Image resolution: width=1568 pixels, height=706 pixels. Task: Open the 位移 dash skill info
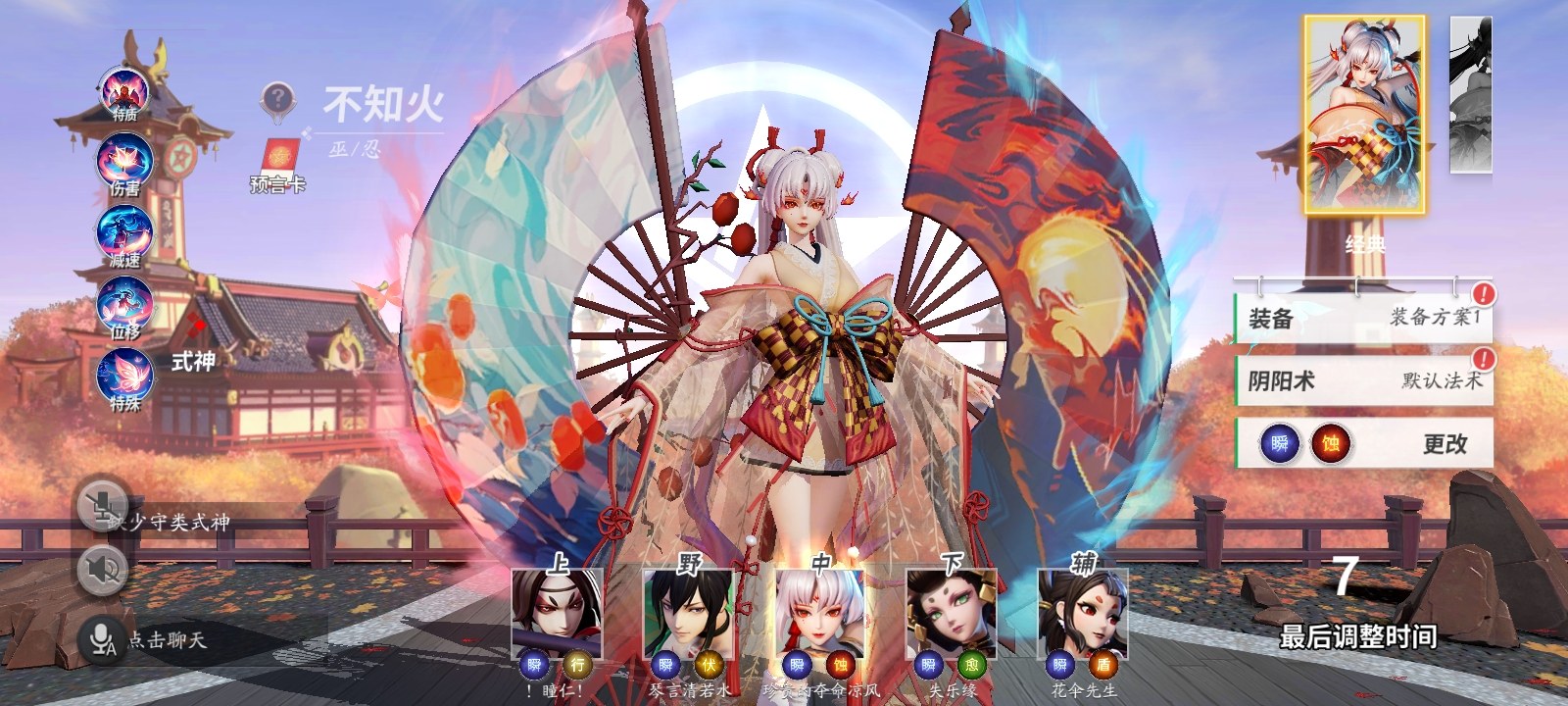click(x=124, y=306)
